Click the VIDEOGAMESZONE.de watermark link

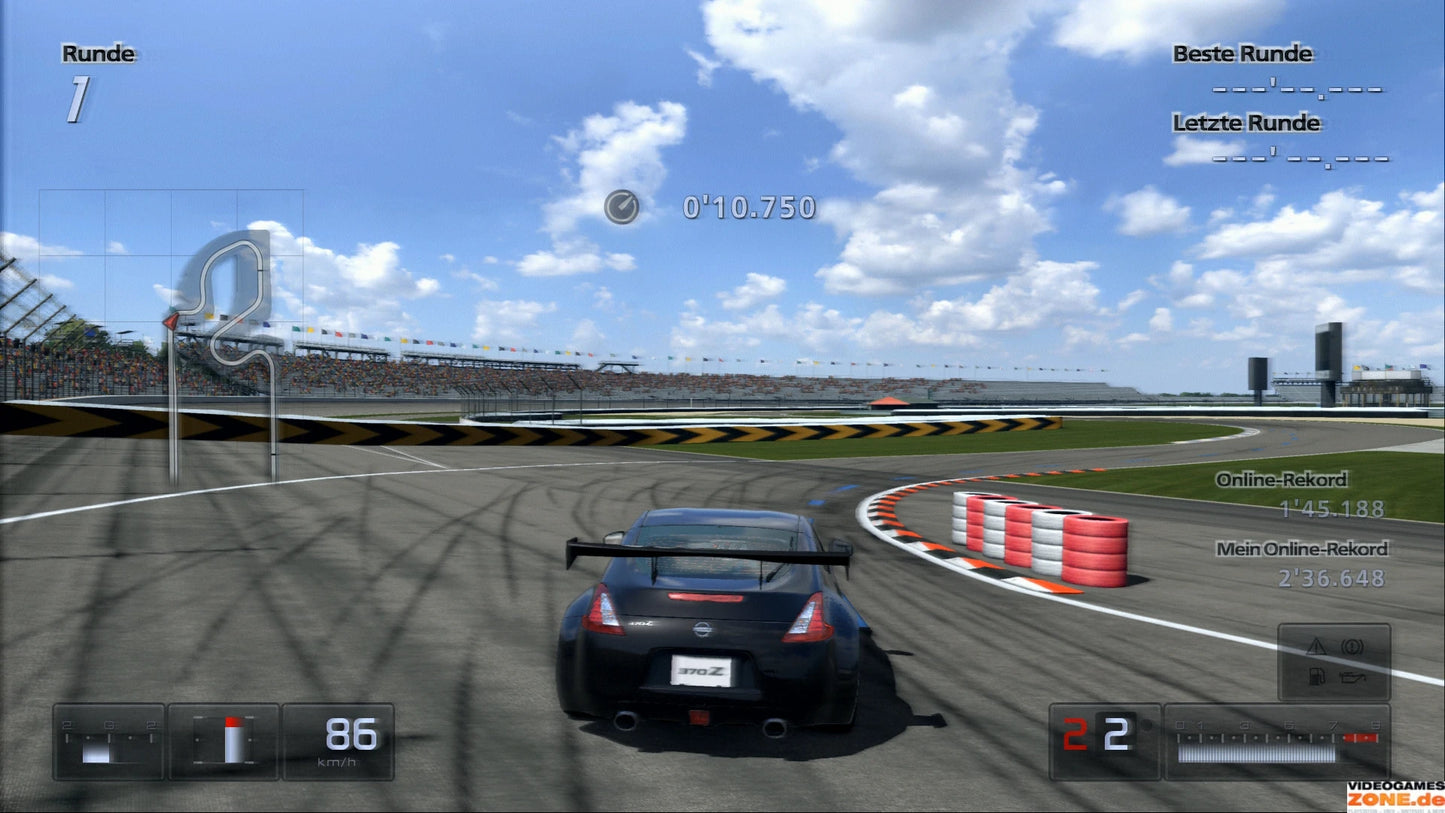pyautogui.click(x=1400, y=791)
